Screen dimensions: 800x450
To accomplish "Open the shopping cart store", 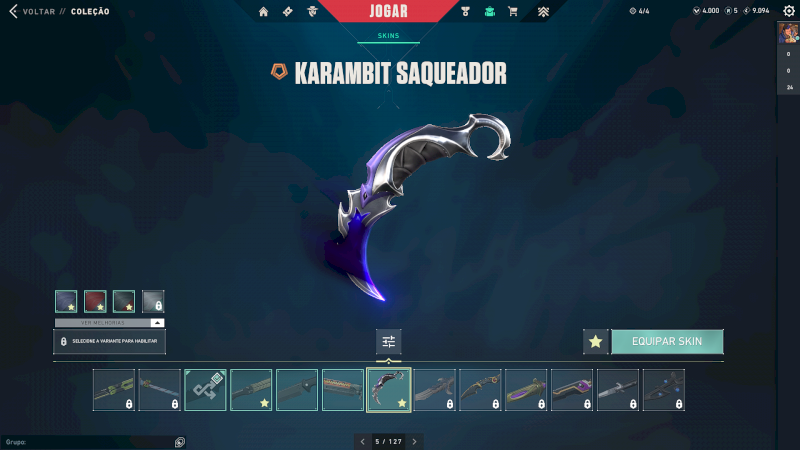I will (513, 12).
